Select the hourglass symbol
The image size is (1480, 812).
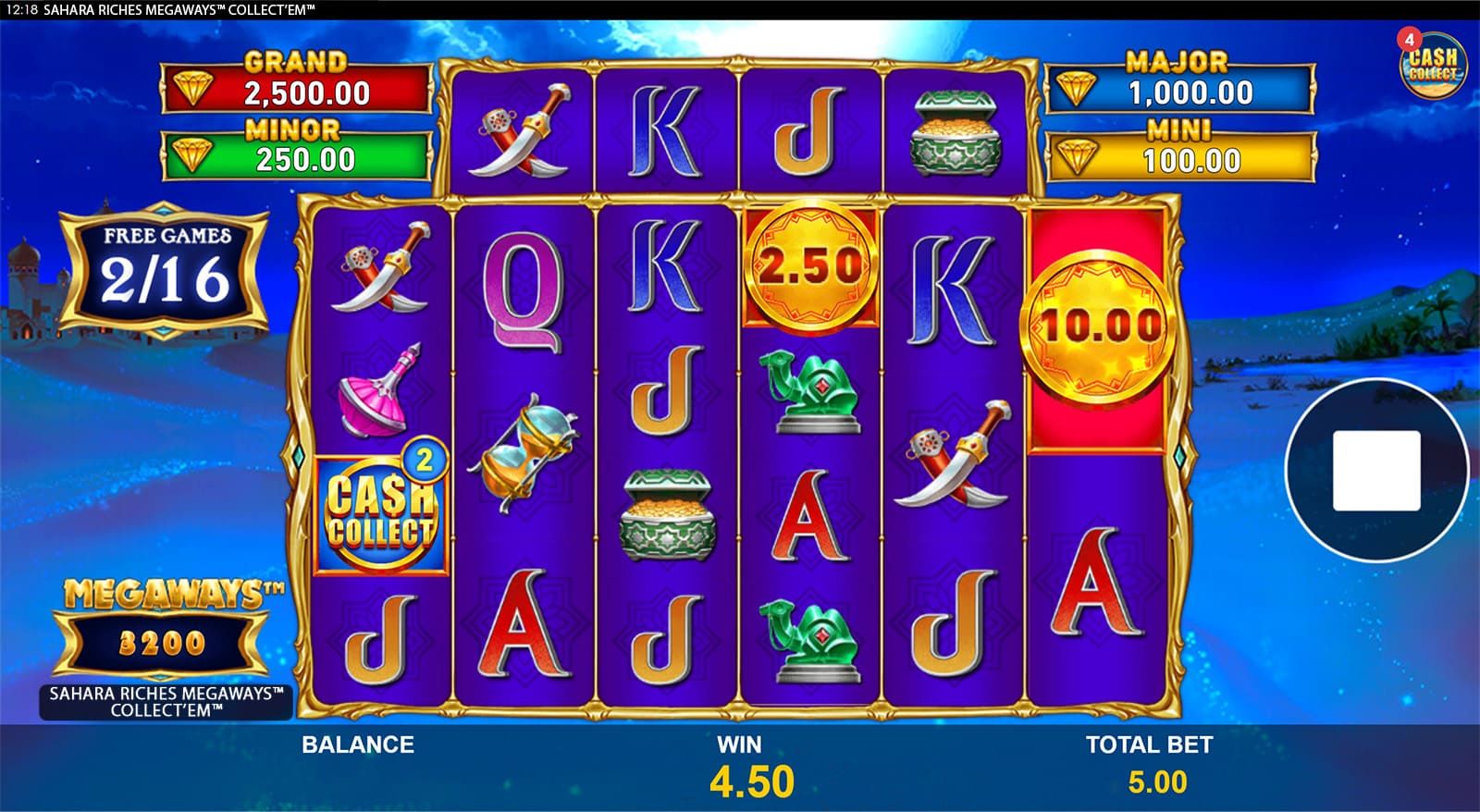[524, 444]
